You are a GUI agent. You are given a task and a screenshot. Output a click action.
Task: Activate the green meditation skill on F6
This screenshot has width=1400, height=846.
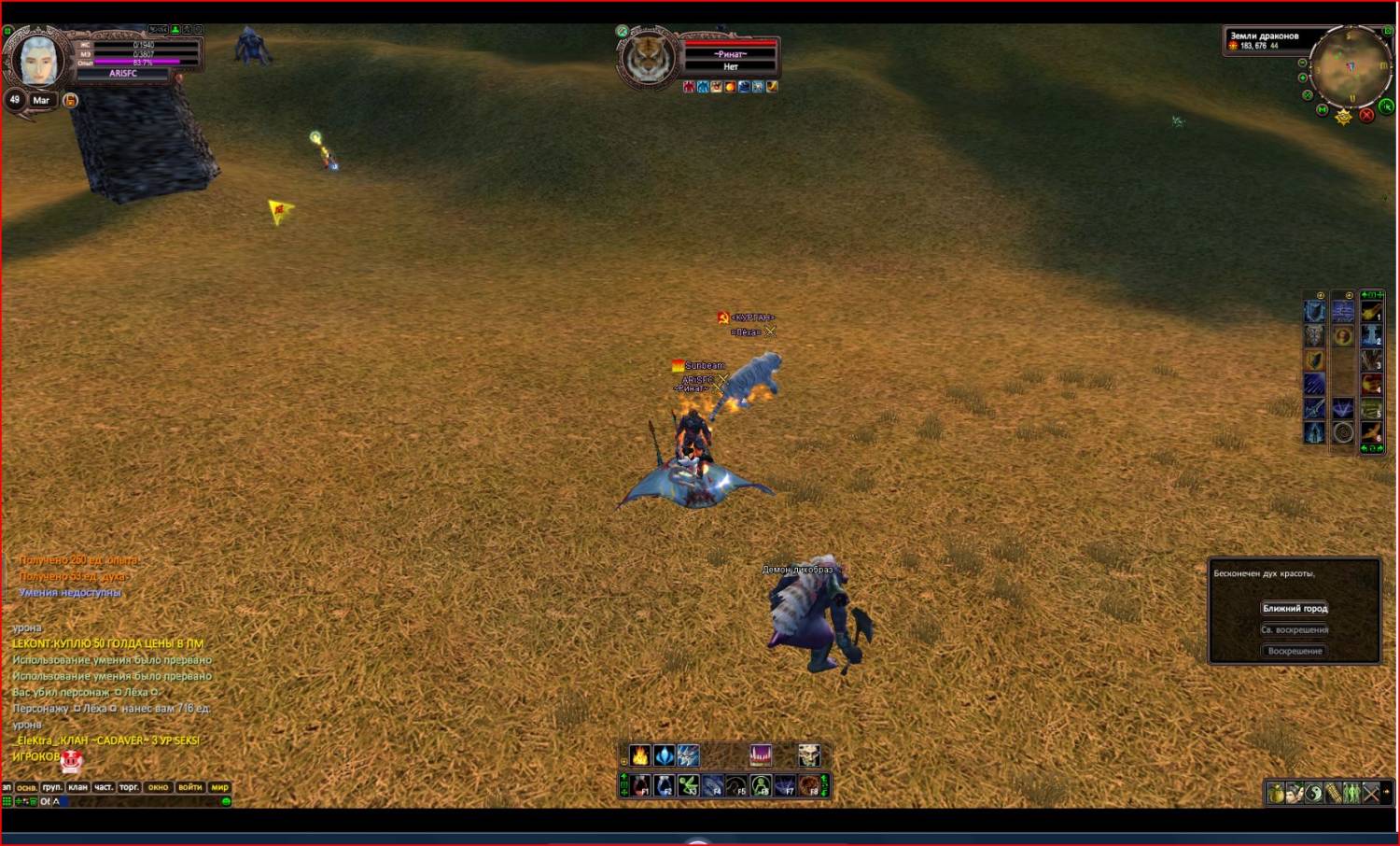tap(761, 786)
